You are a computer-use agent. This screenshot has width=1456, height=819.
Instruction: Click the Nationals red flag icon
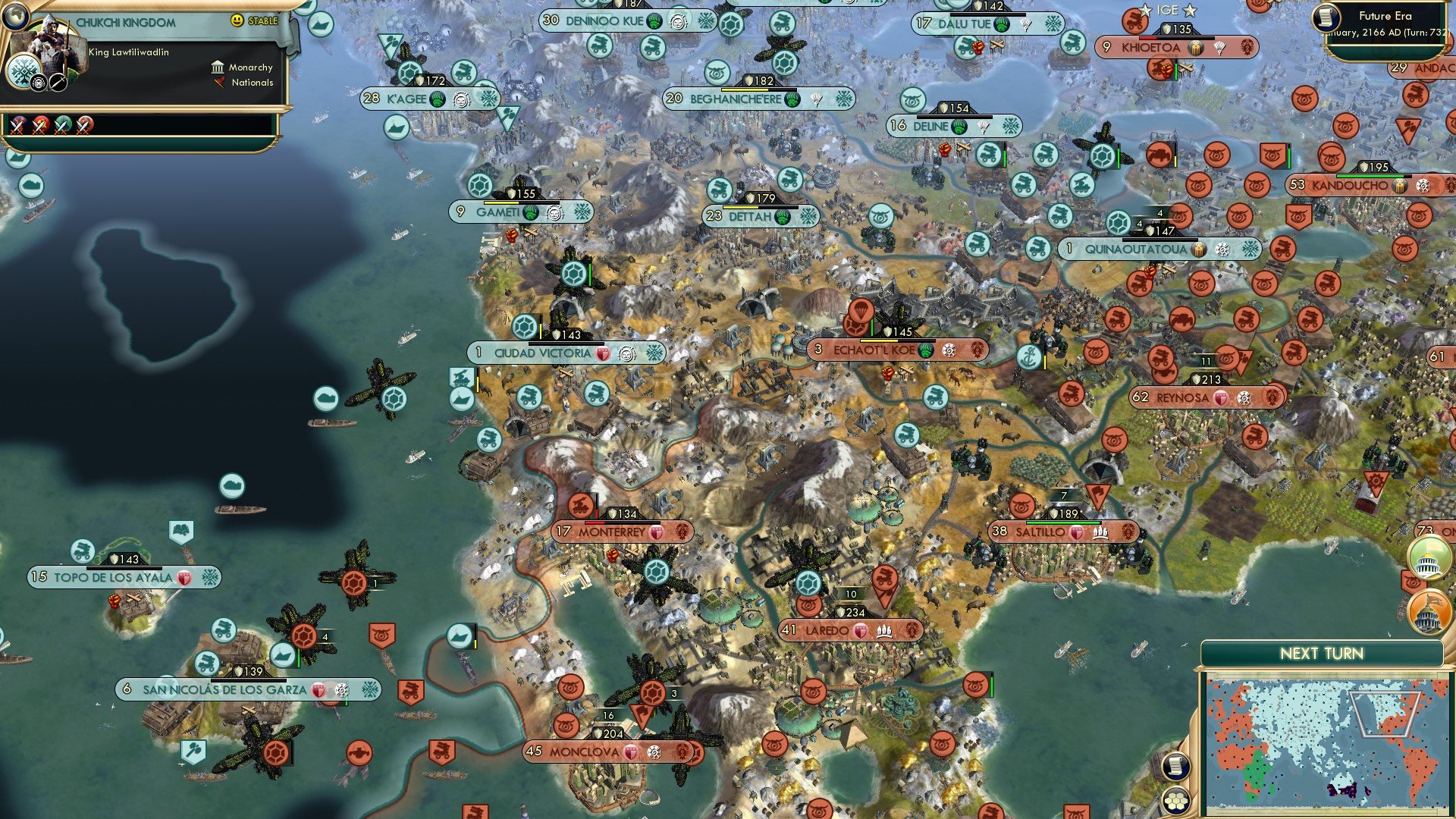219,83
